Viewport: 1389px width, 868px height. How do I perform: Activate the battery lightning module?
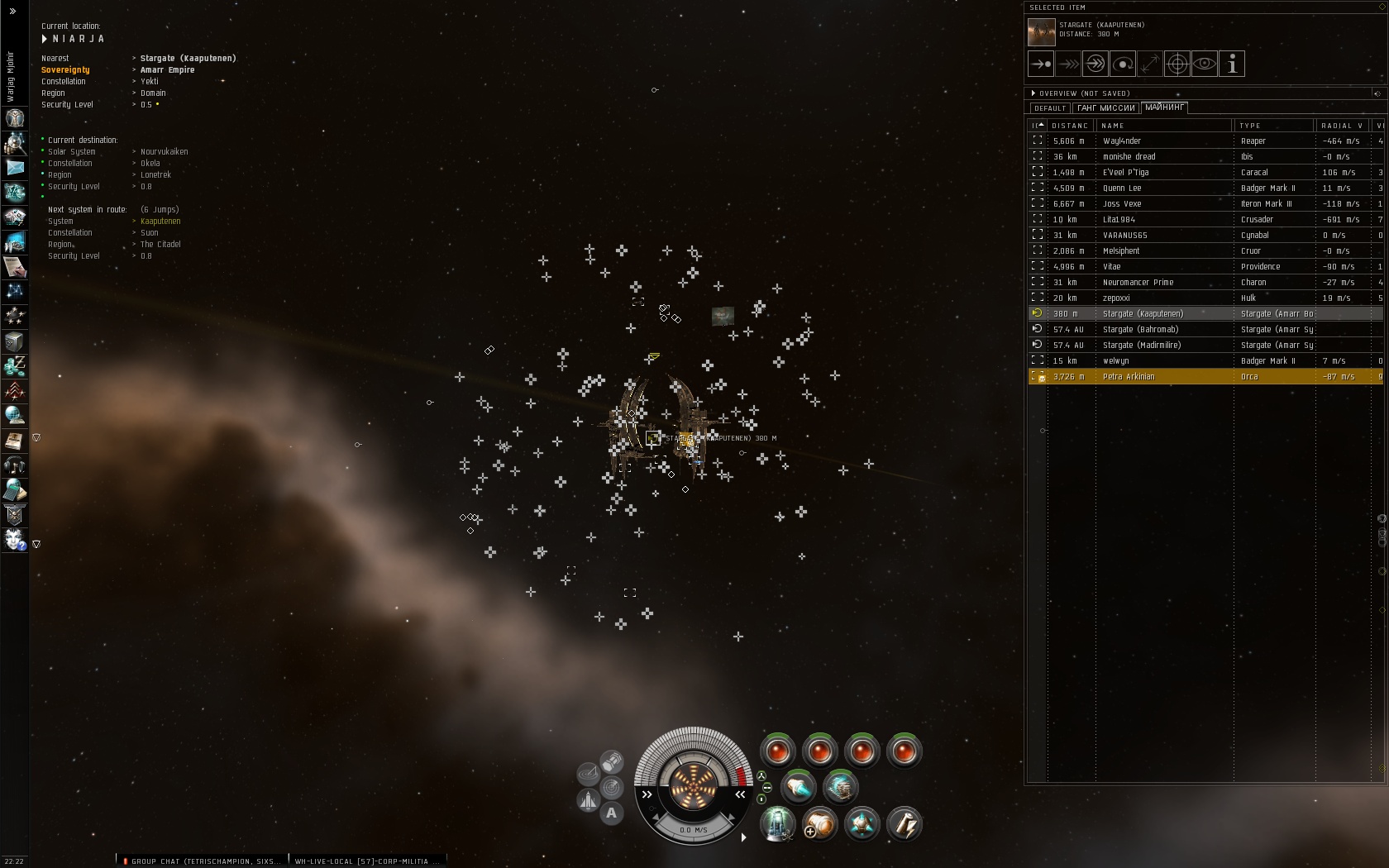904,824
